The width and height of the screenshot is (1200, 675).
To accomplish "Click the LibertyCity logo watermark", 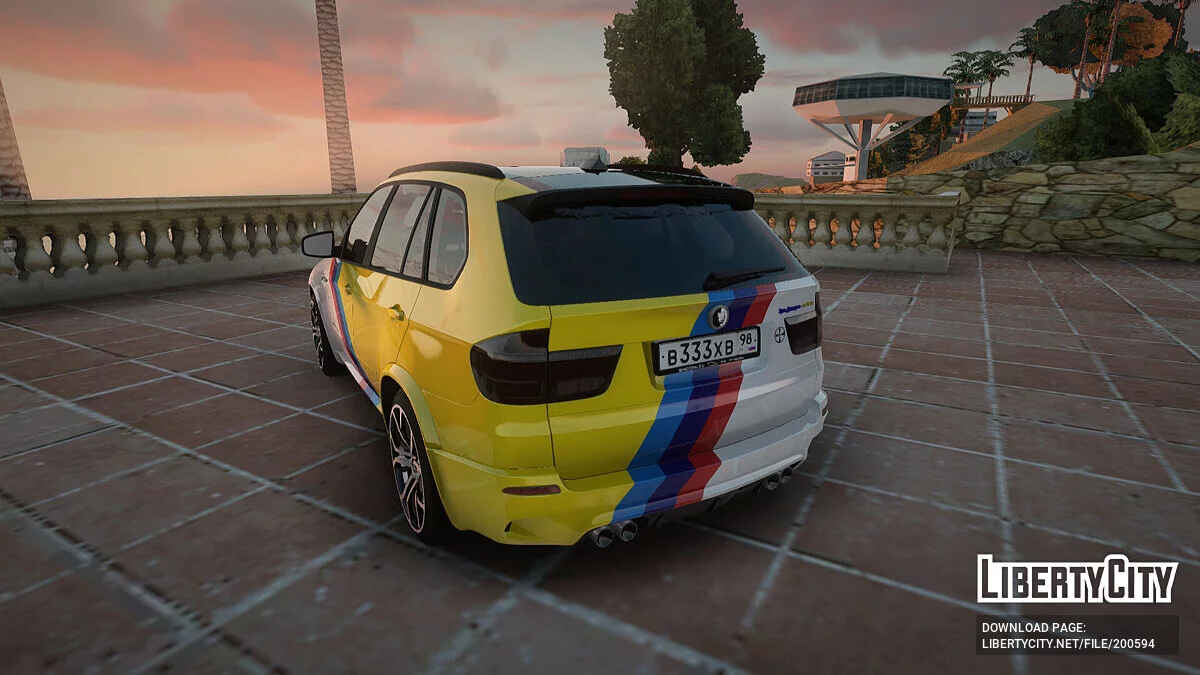I will point(1077,579).
